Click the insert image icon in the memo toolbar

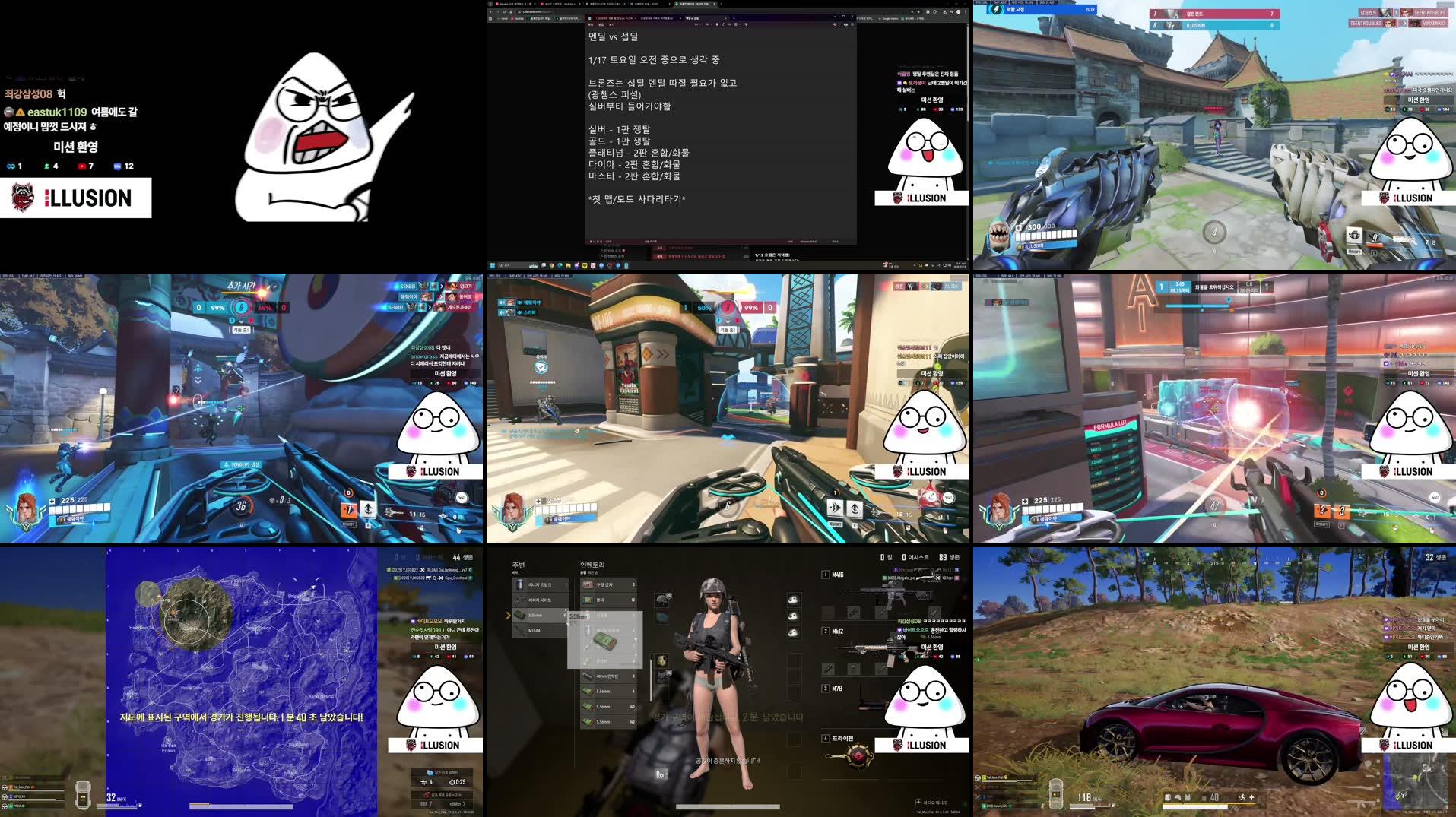(746, 24)
